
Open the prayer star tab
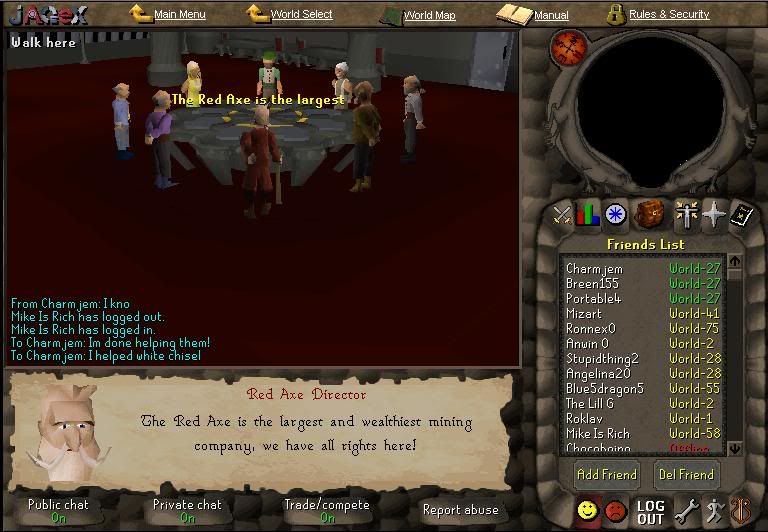712,213
